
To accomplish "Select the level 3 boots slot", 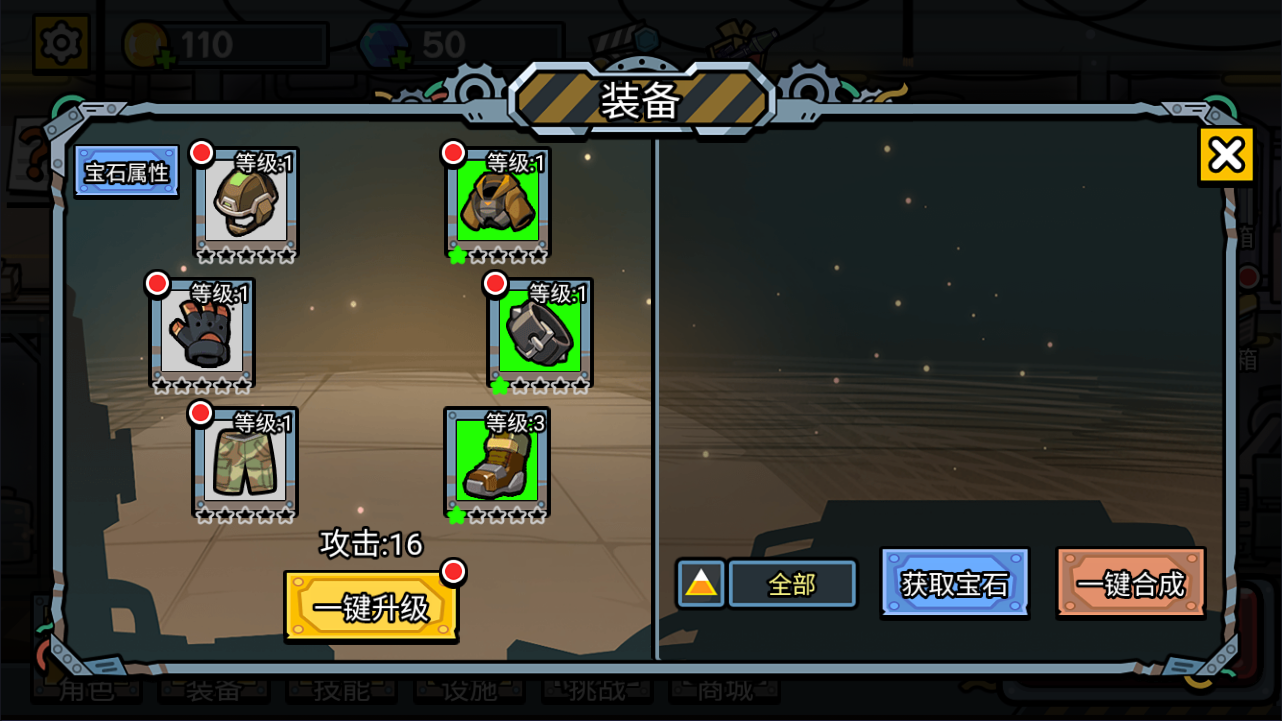I will point(497,461).
